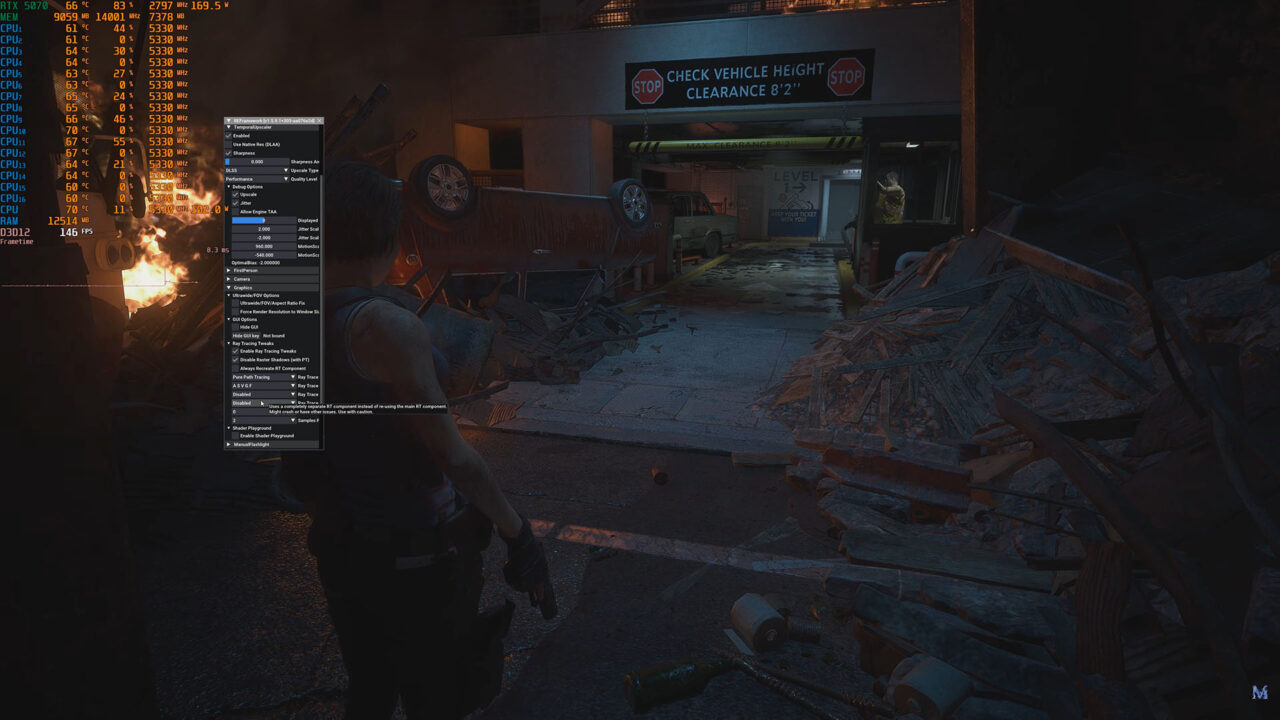Toggle the upscaler Enabled checkbox

click(x=228, y=136)
